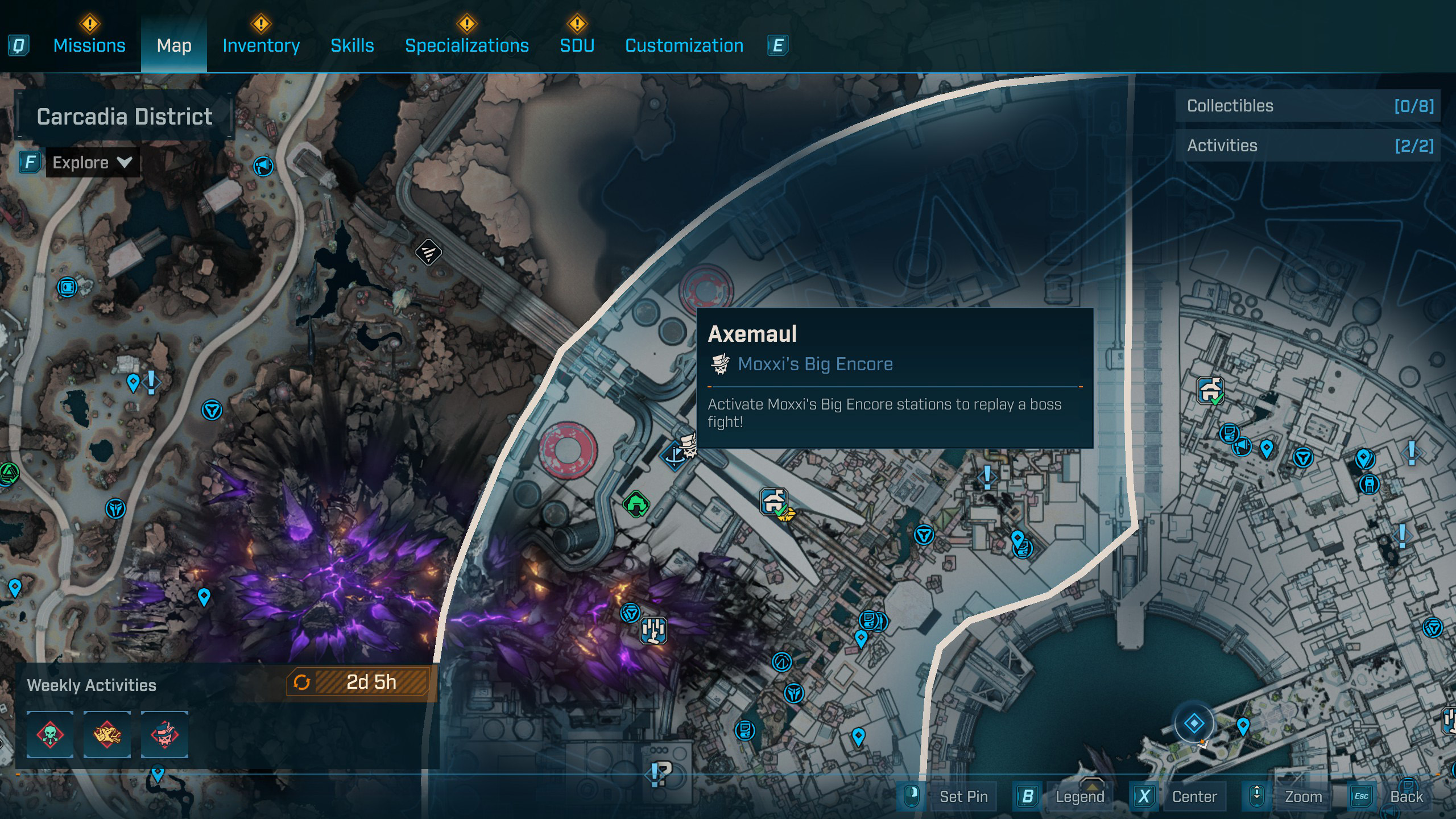Select the red top-hat skull weekly activity
1456x819 pixels.
pyautogui.click(x=164, y=734)
